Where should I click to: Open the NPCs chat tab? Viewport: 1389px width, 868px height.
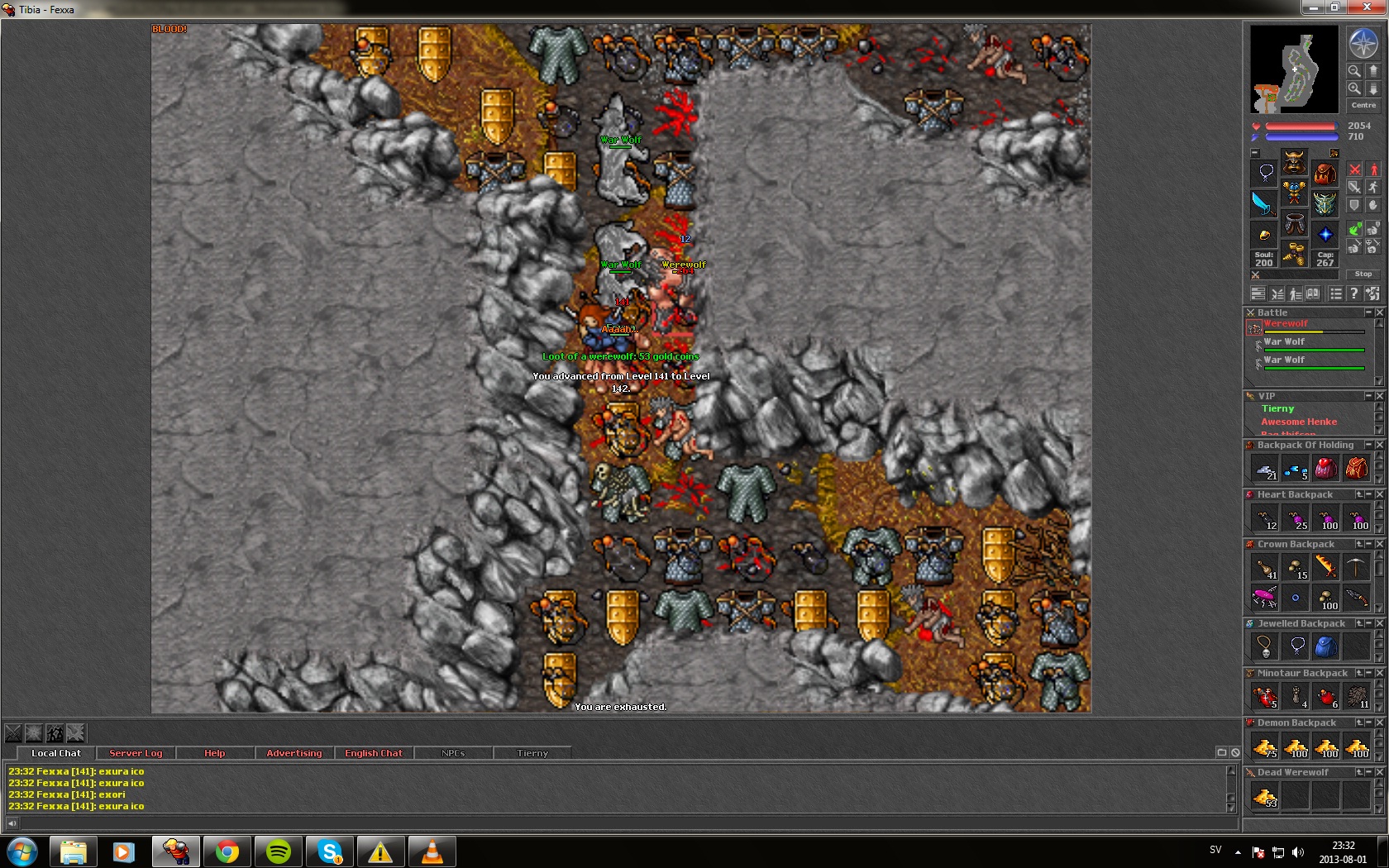click(x=453, y=753)
